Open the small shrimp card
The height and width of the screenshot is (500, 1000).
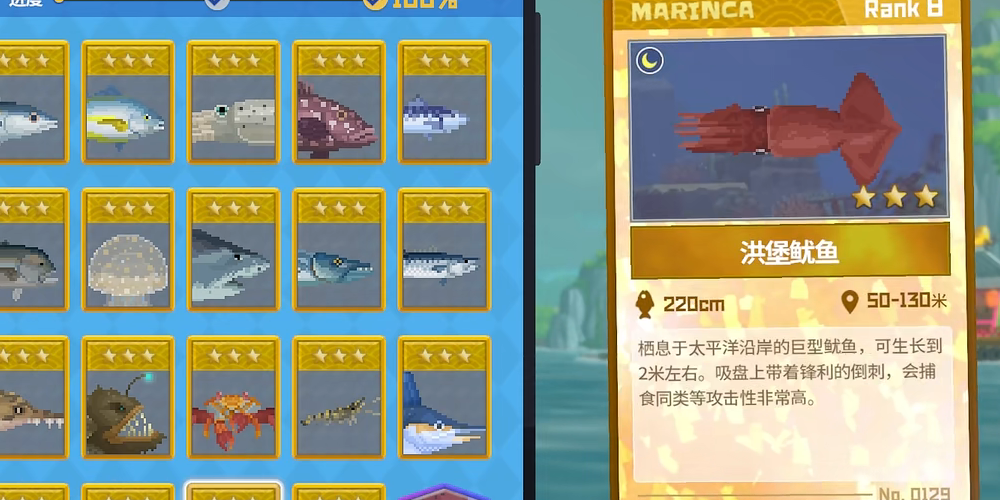coord(338,400)
